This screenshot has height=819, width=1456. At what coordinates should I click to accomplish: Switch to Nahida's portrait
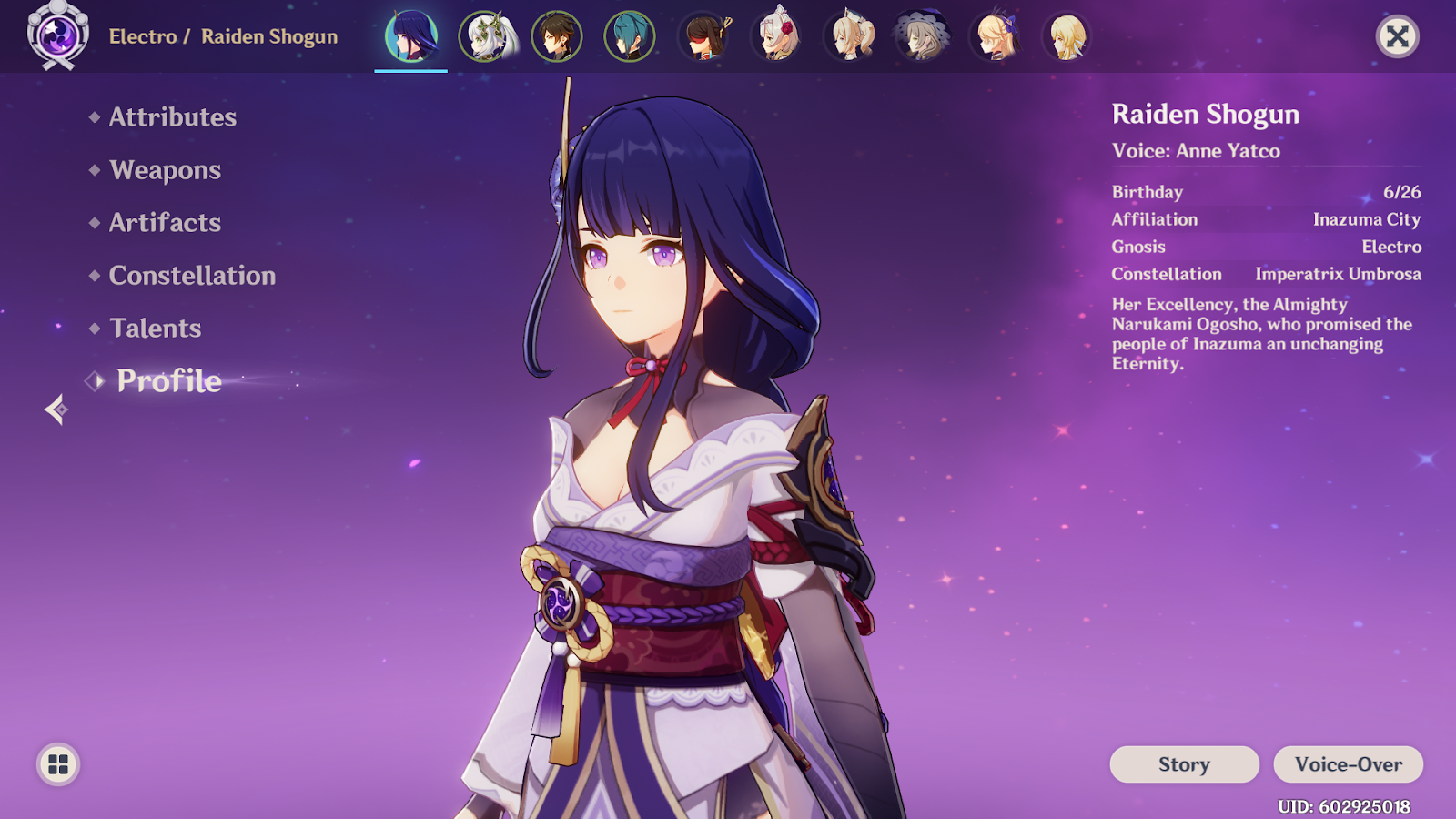[485, 36]
